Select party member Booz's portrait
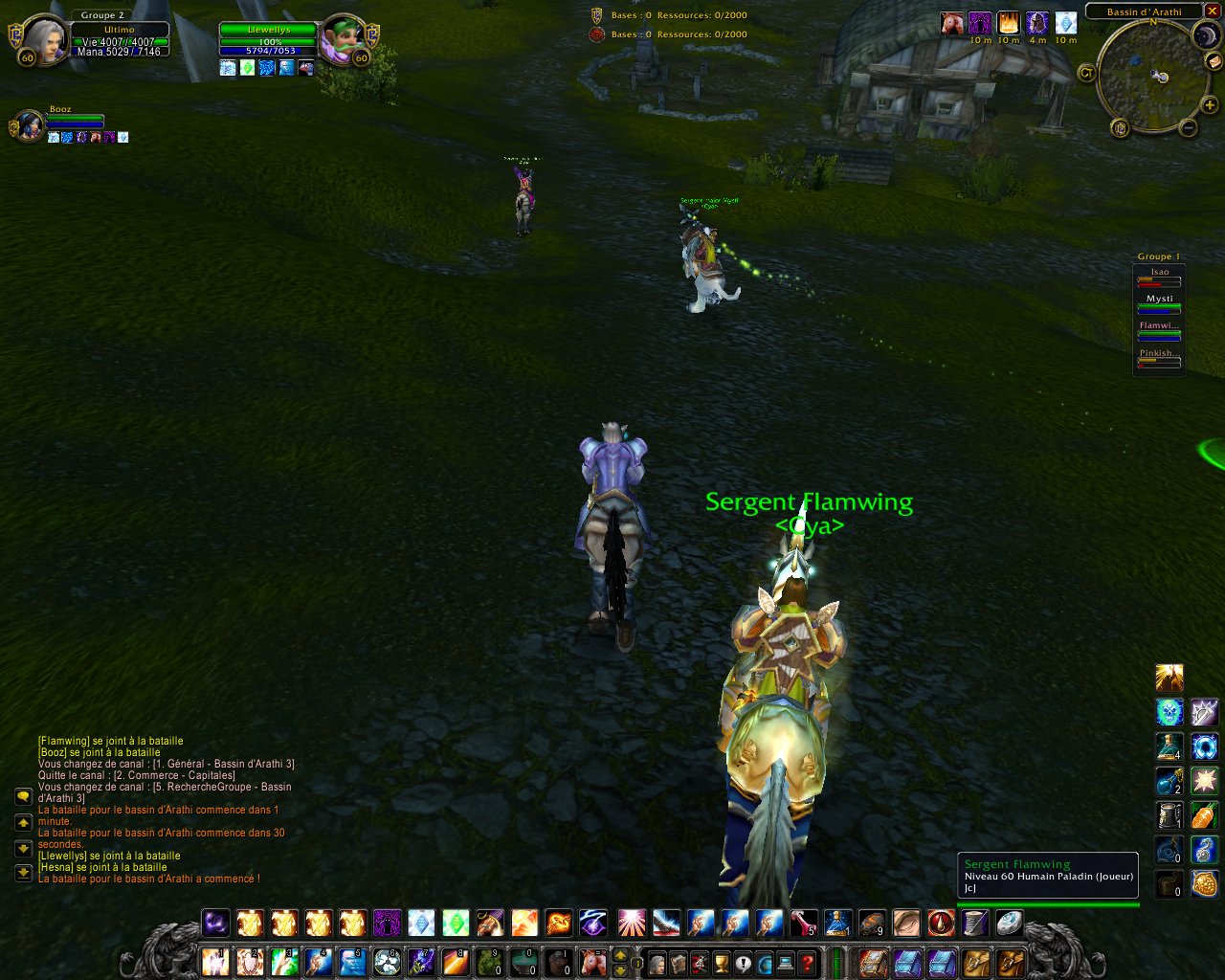The image size is (1225, 980). (29, 125)
